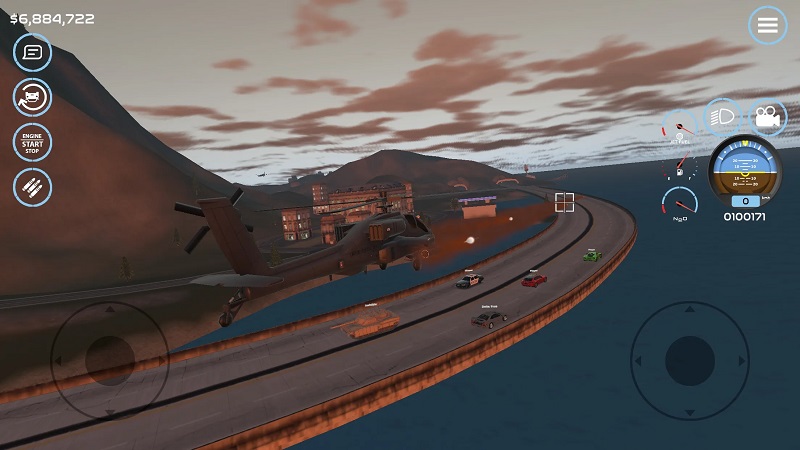Open the hamburger menu
This screenshot has width=800, height=450.
[x=767, y=26]
